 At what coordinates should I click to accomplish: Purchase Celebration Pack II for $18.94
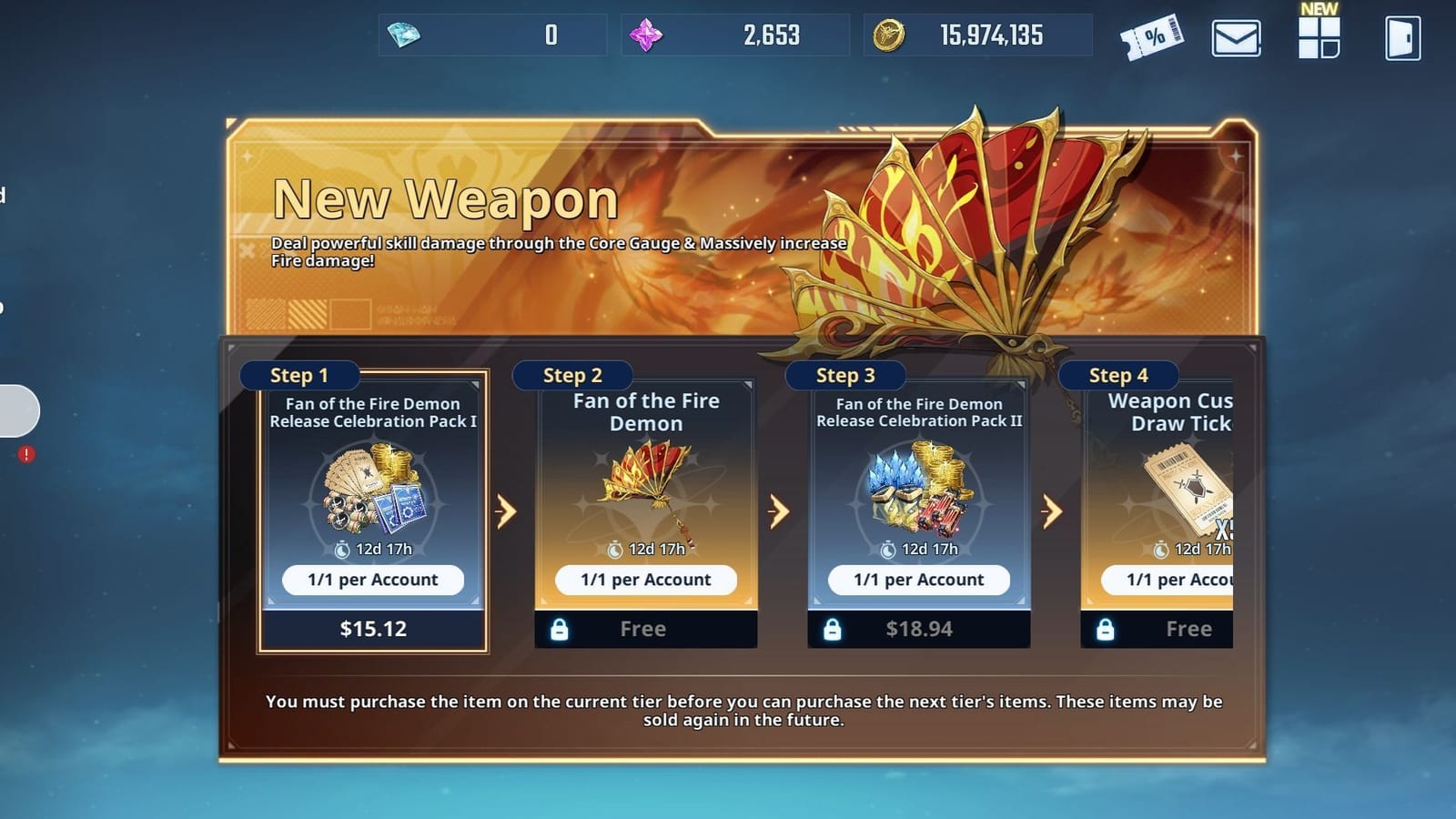[x=919, y=628]
